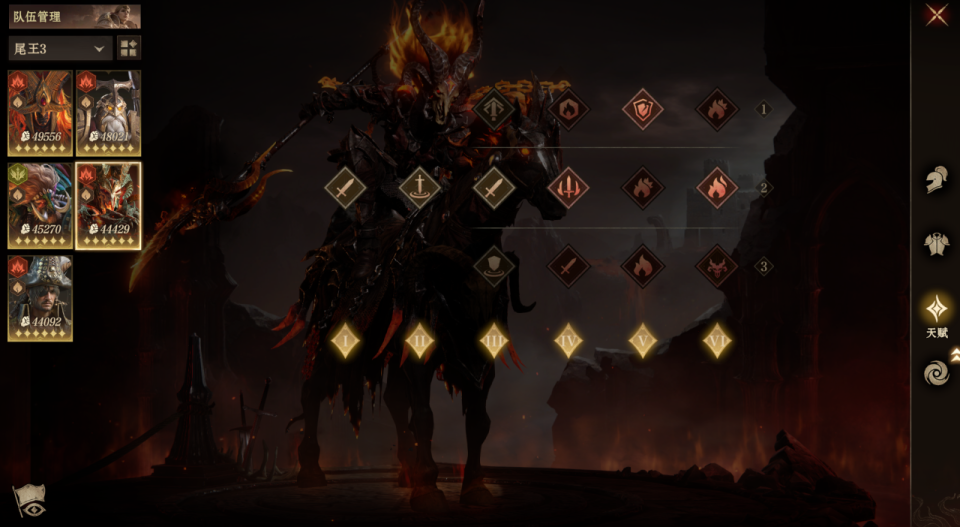The image size is (960, 527).
Task: Pick the hero card with 44429 power
Action: click(108, 206)
